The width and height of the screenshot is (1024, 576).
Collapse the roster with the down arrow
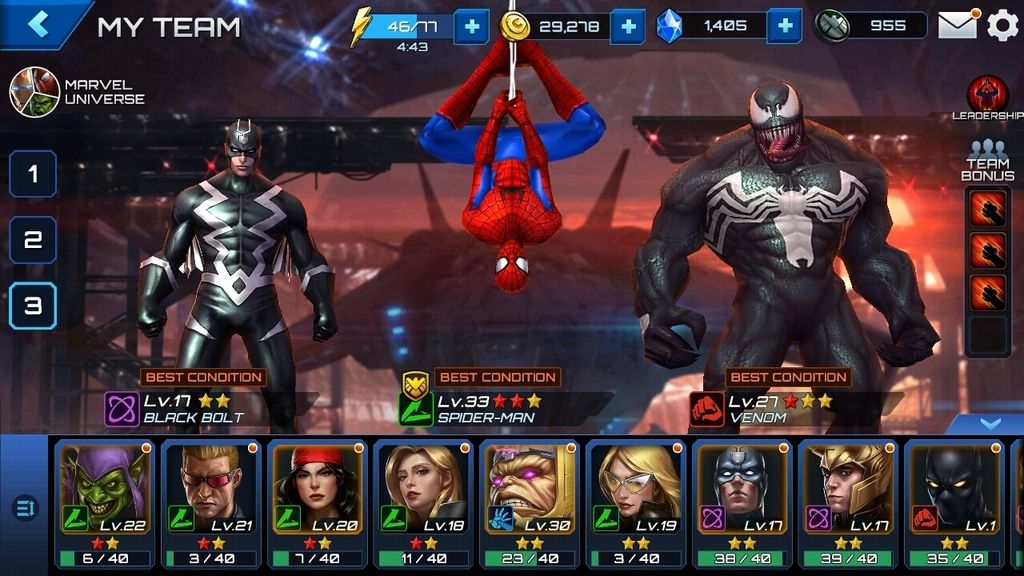989,424
